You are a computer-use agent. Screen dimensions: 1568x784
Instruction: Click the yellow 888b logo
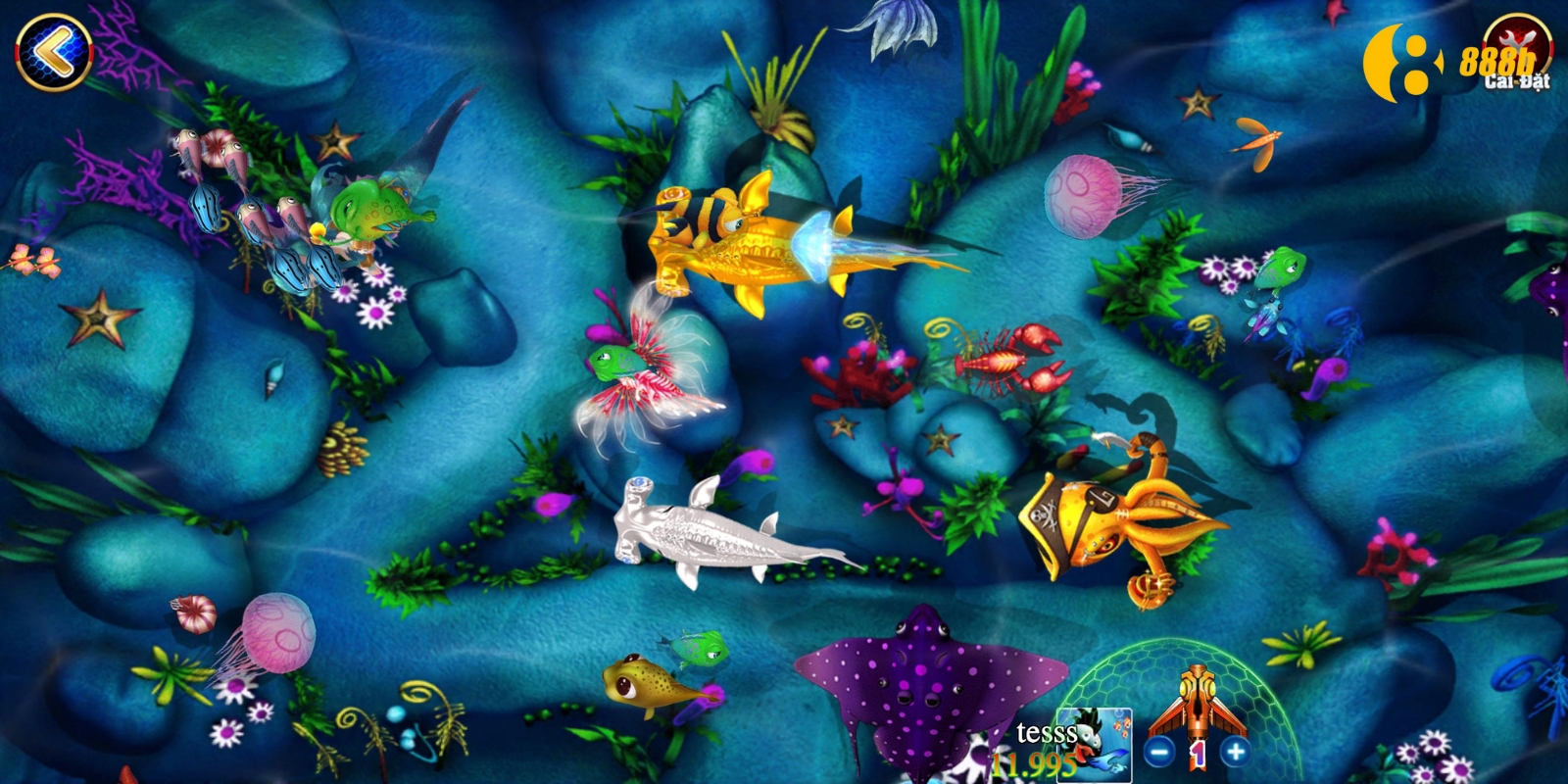1497,62
